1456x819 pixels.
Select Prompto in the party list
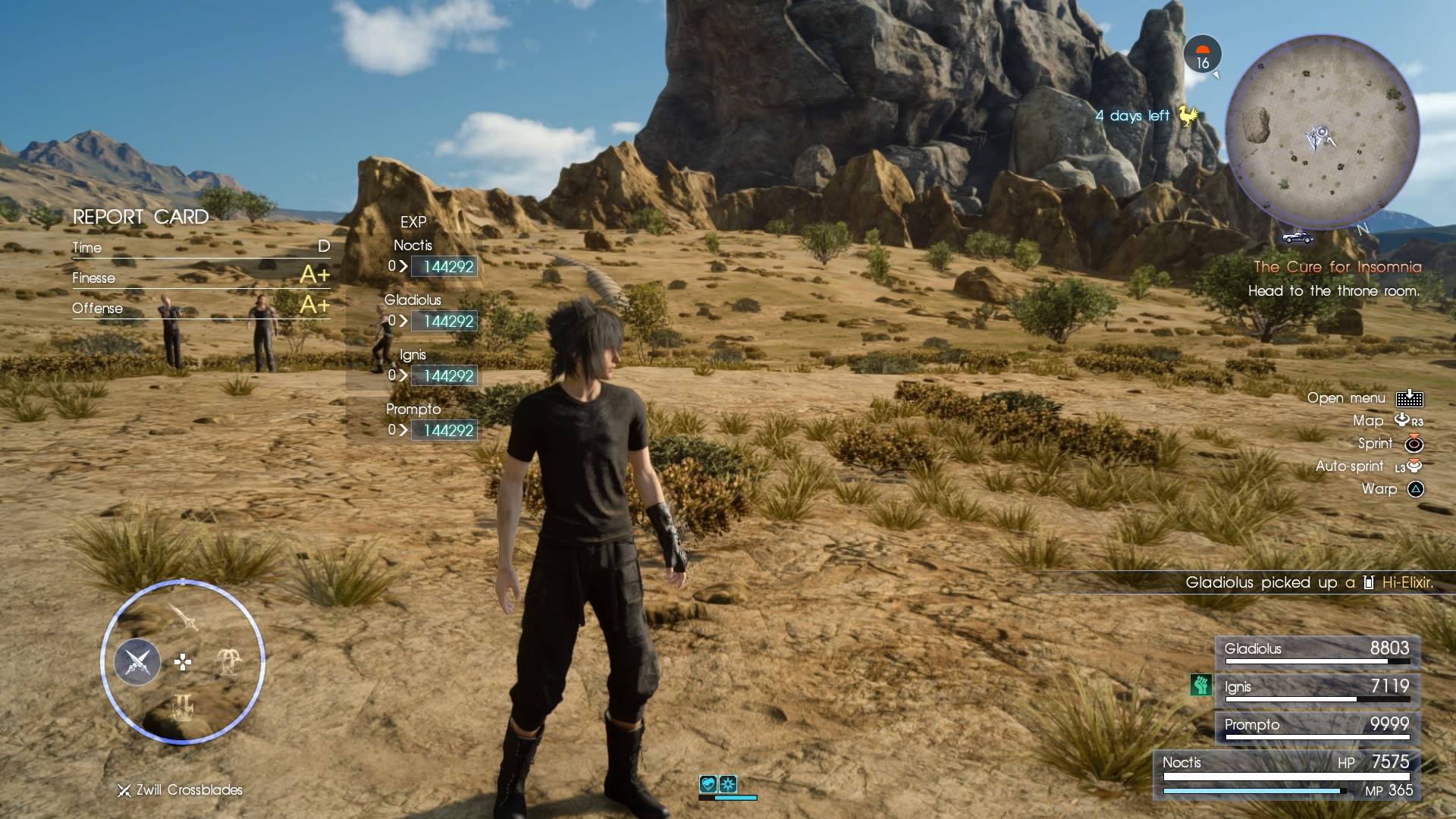(x=1317, y=726)
